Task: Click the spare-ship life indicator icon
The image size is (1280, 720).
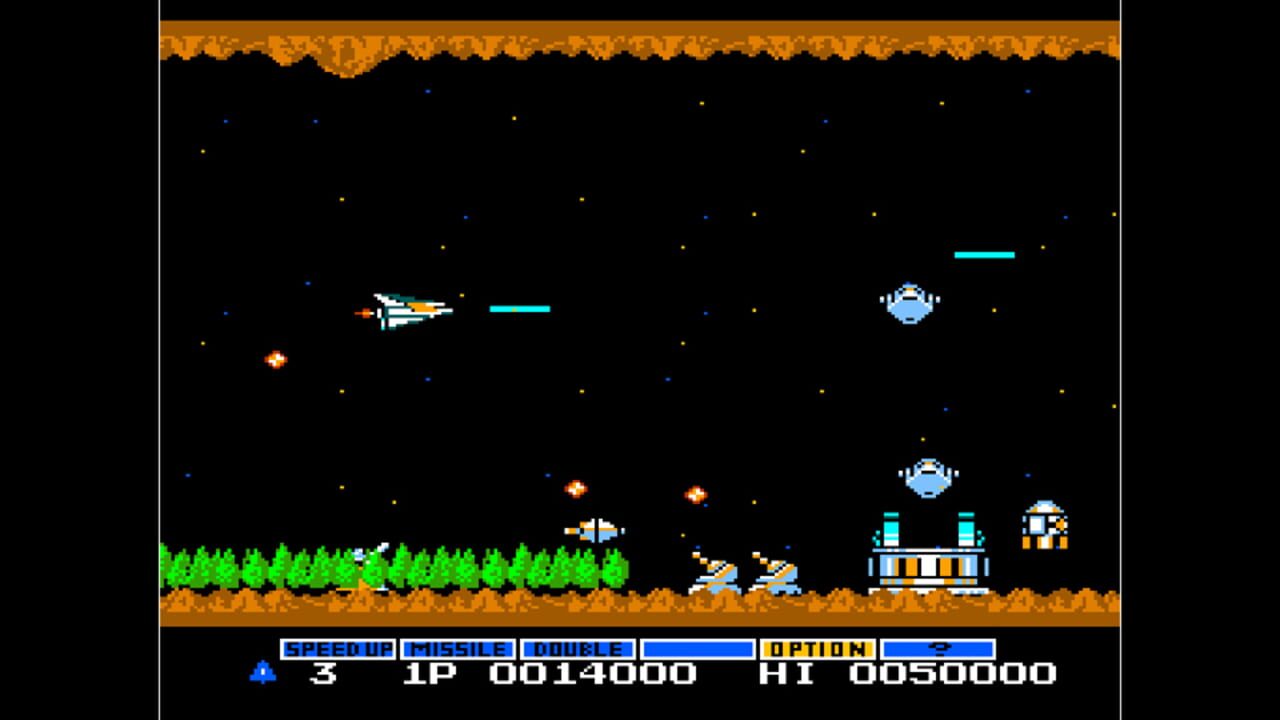Action: pos(262,673)
